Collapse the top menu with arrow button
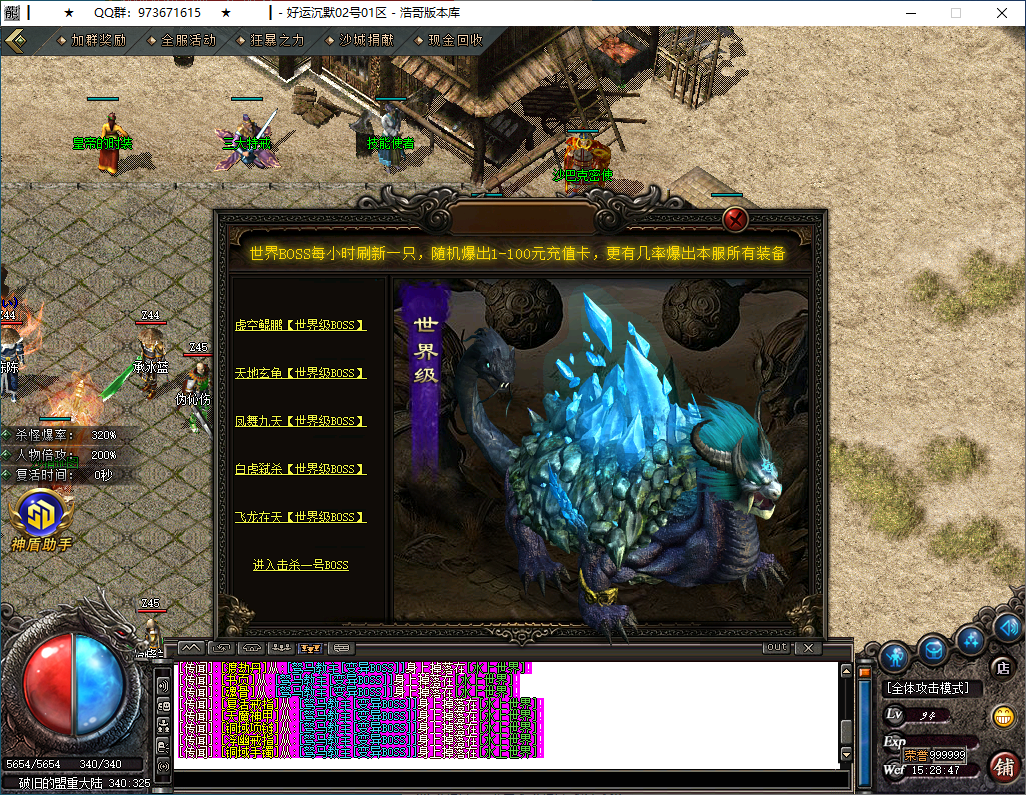 pos(16,41)
